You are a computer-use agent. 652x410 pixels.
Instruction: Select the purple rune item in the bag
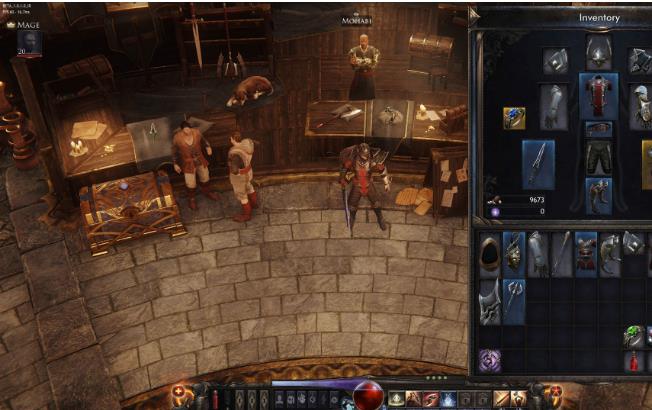click(490, 360)
